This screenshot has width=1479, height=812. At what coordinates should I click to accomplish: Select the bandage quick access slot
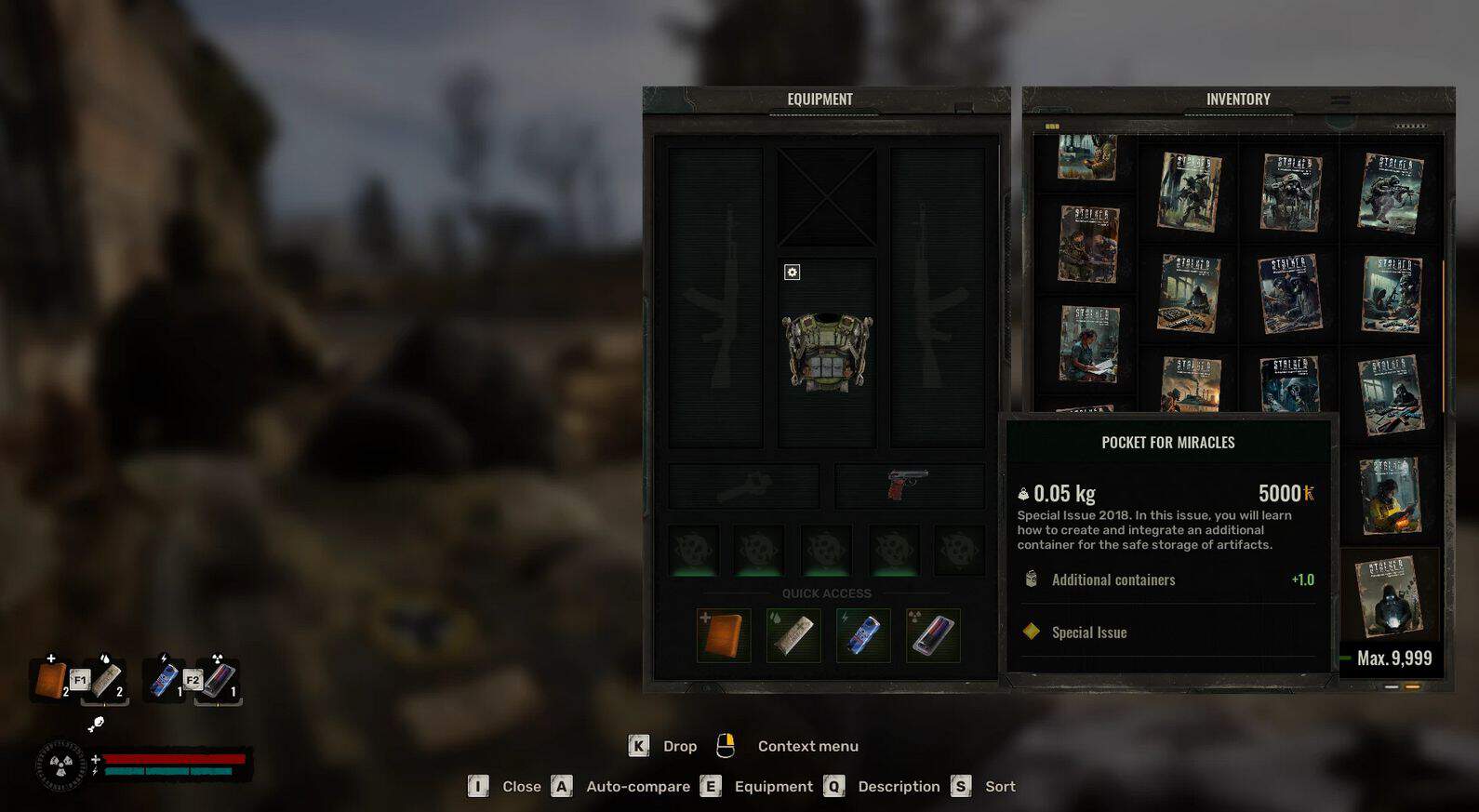tap(793, 635)
